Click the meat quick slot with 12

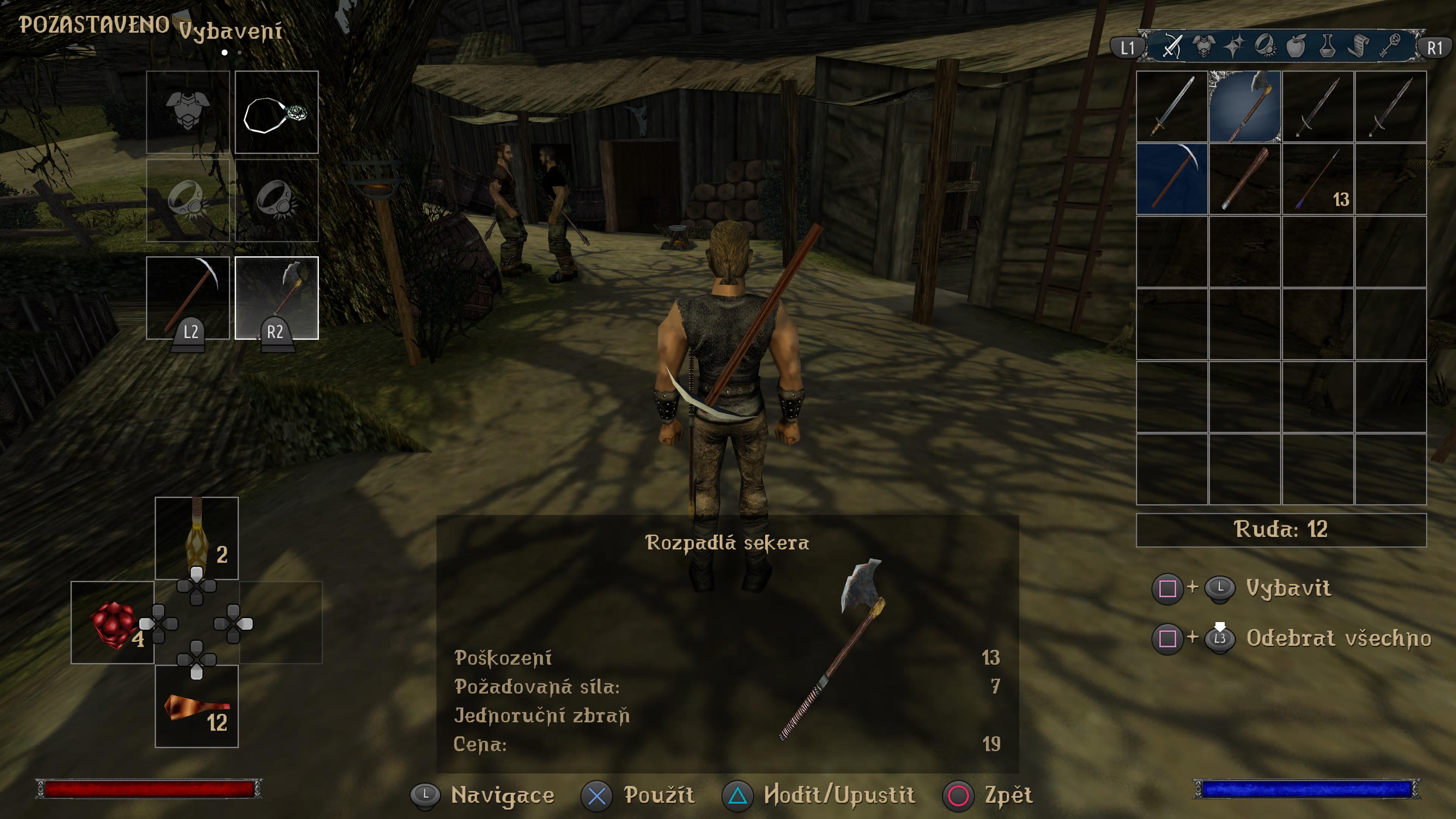point(197,706)
